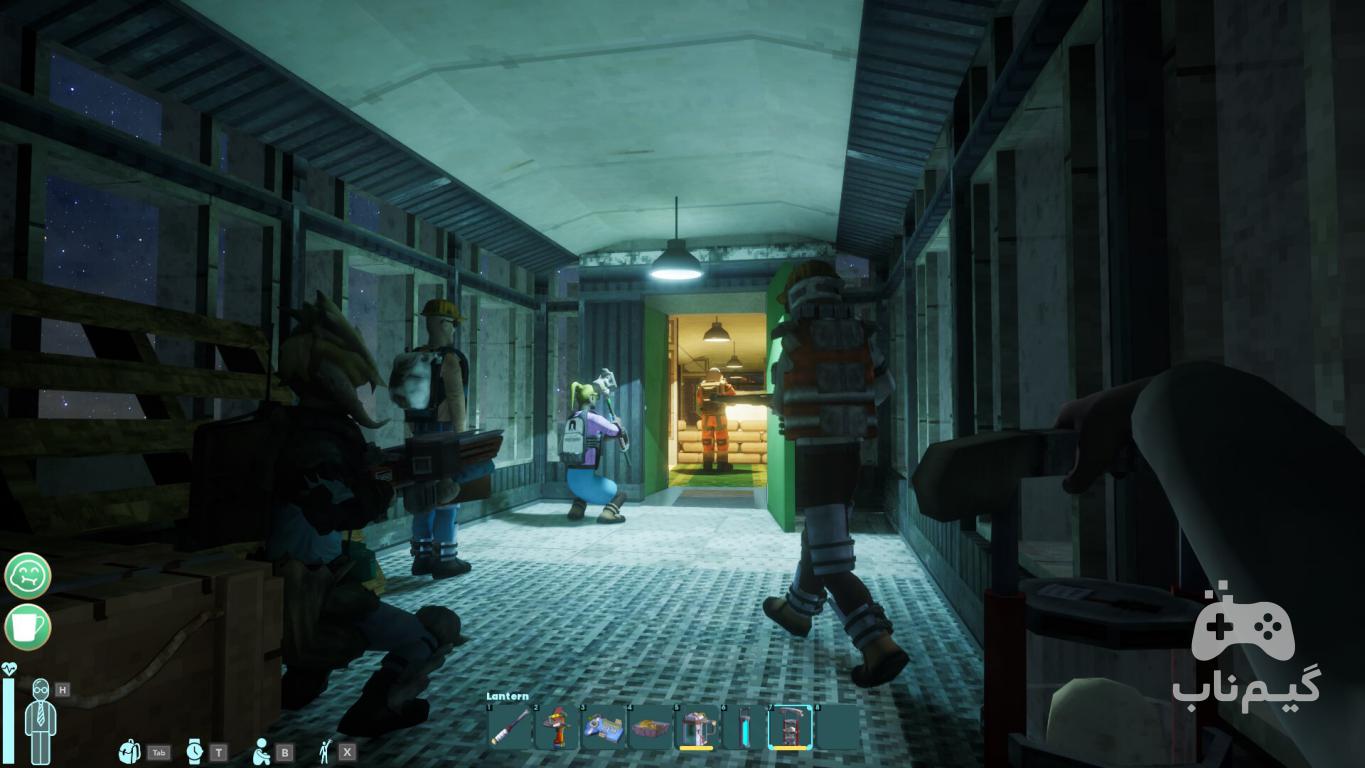Click the waving person emote icon

[x=325, y=752]
